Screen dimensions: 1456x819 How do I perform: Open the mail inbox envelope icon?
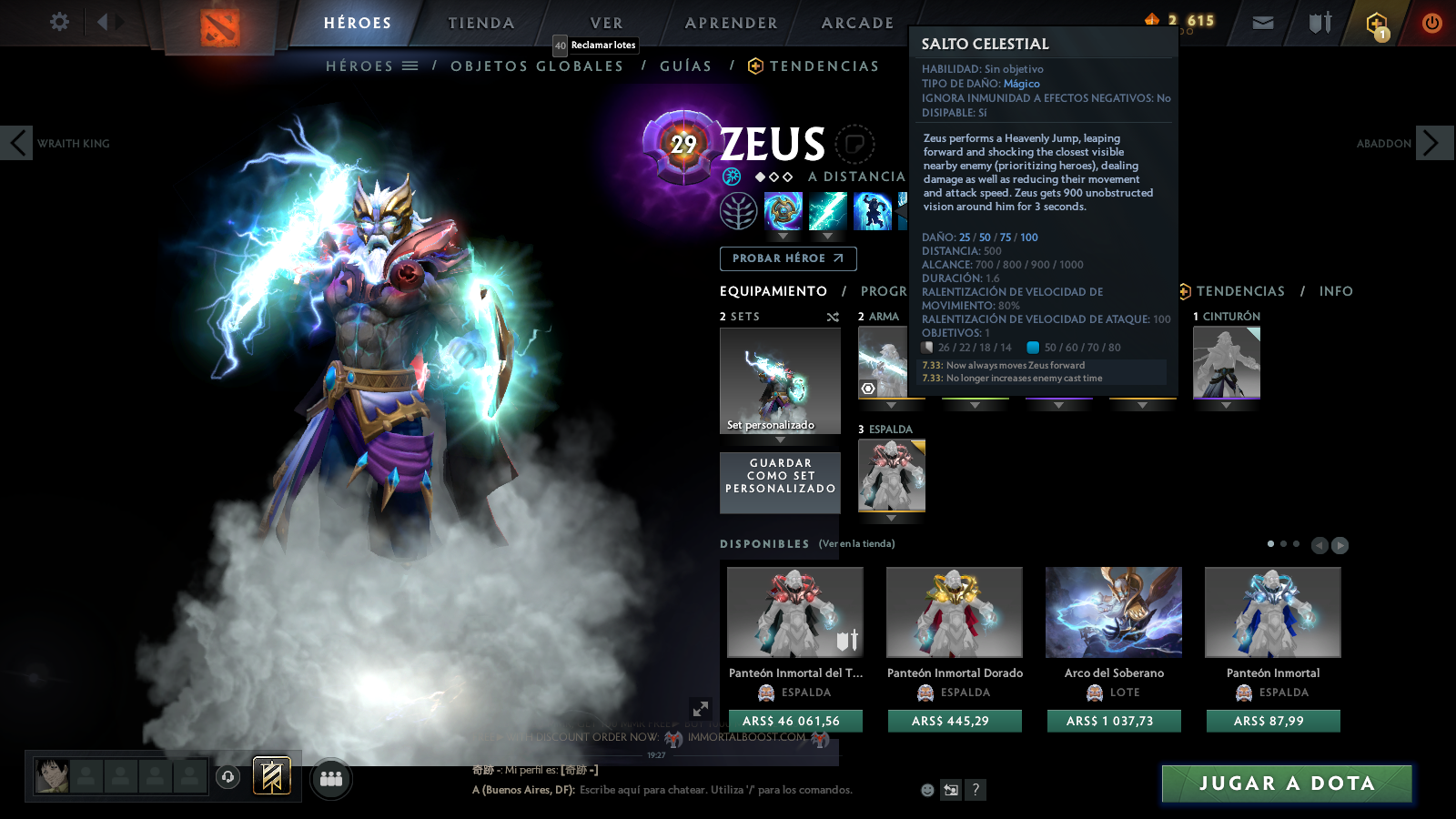coord(1263,23)
